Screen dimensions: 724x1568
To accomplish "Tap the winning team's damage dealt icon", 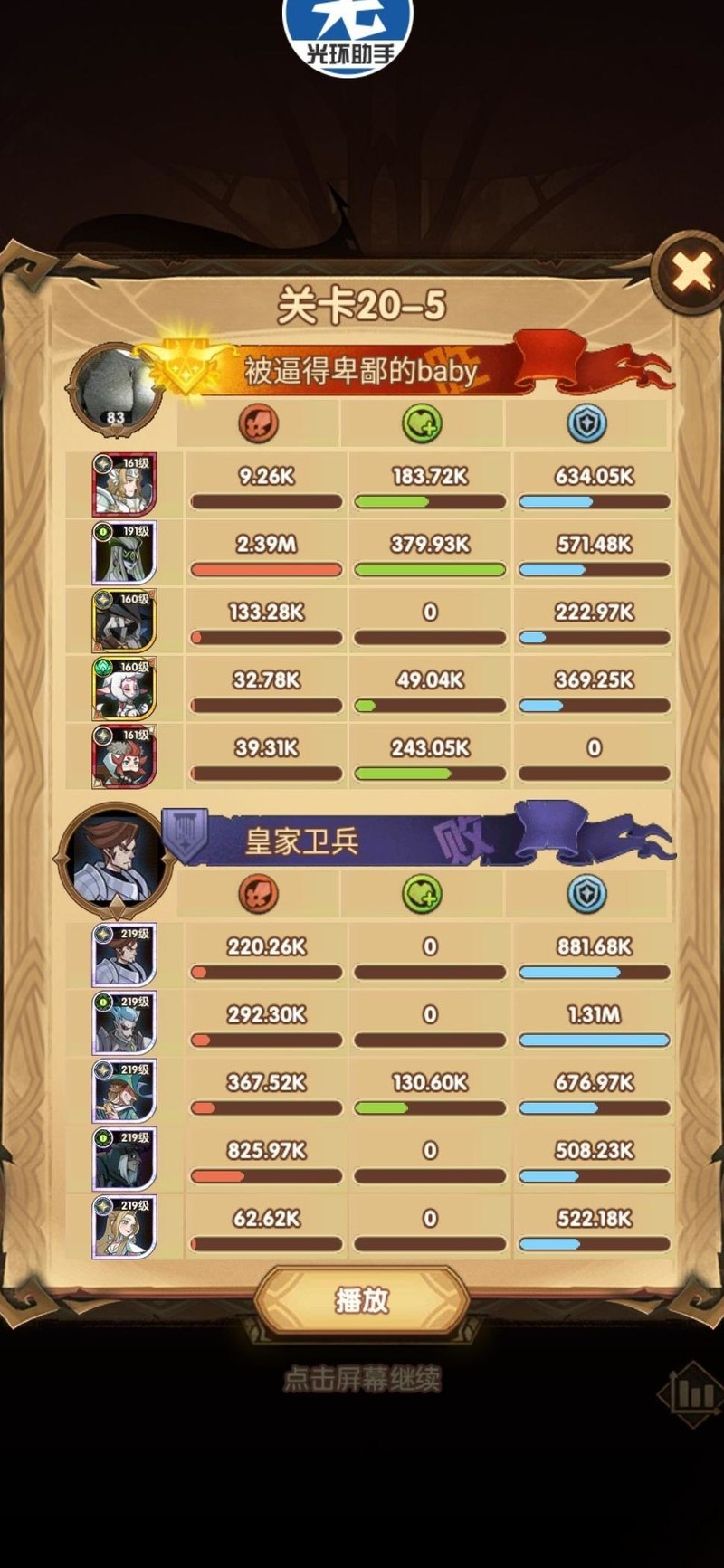I will [258, 423].
